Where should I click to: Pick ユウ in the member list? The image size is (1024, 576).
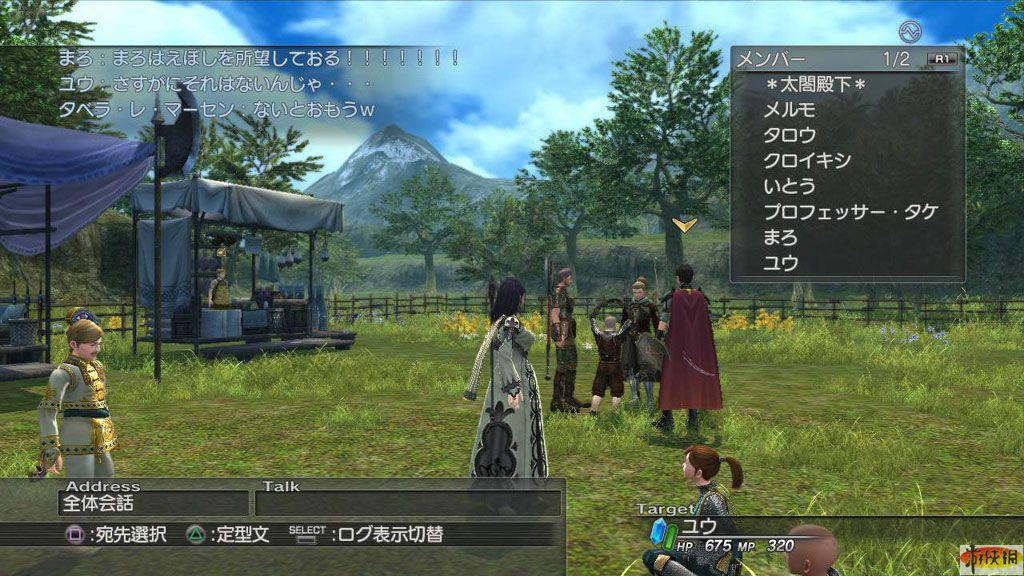[x=780, y=264]
